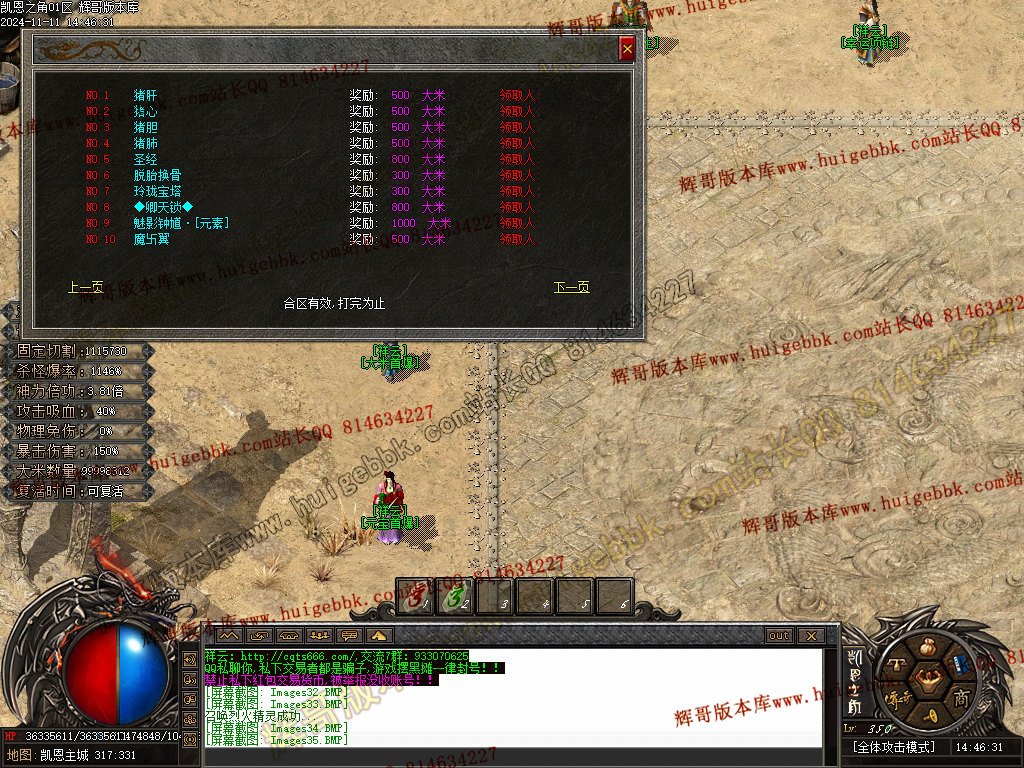Toggle the 全体攻击模式 attack mode label

coord(893,748)
